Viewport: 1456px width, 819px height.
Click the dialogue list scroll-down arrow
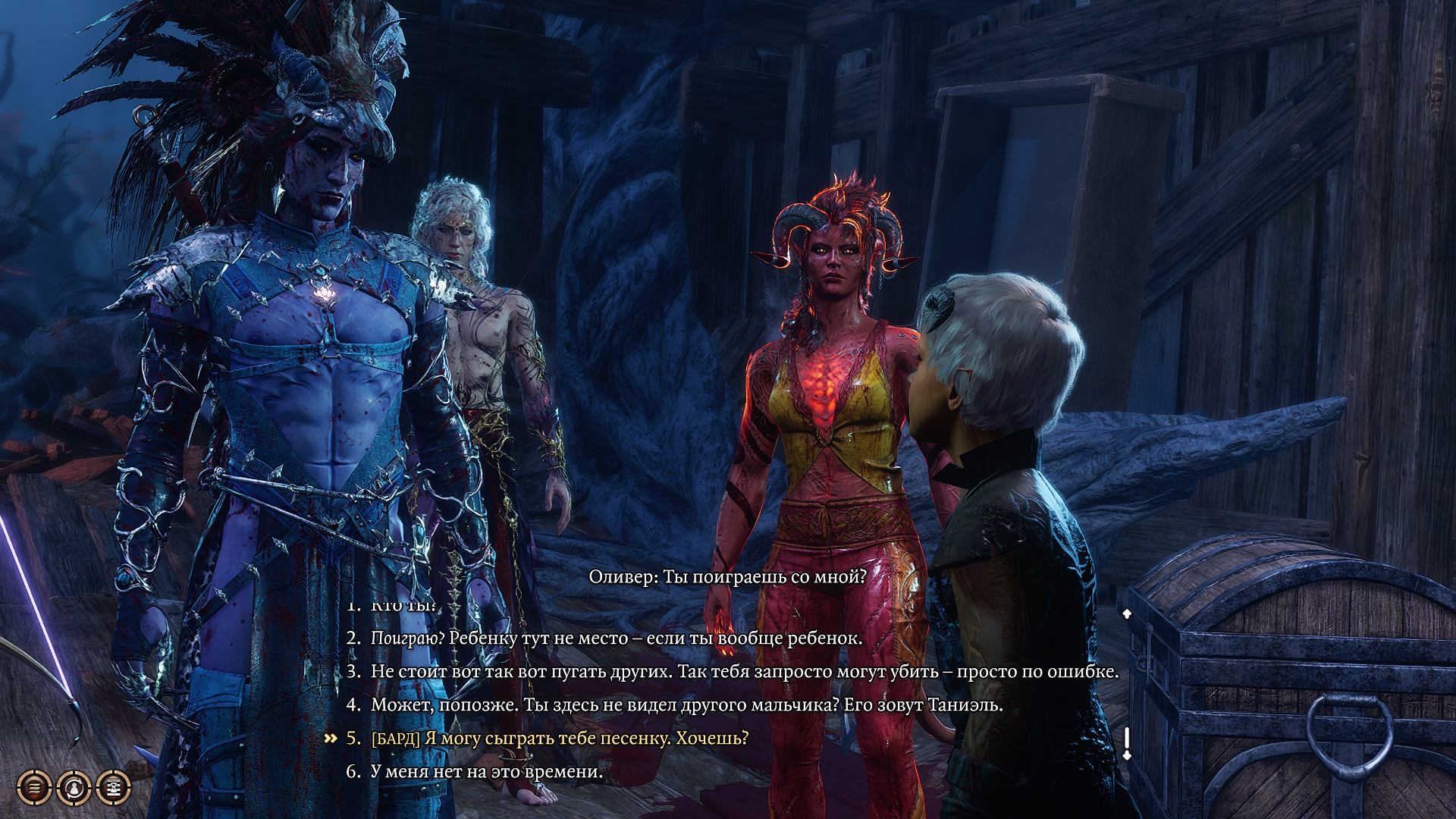(1127, 754)
